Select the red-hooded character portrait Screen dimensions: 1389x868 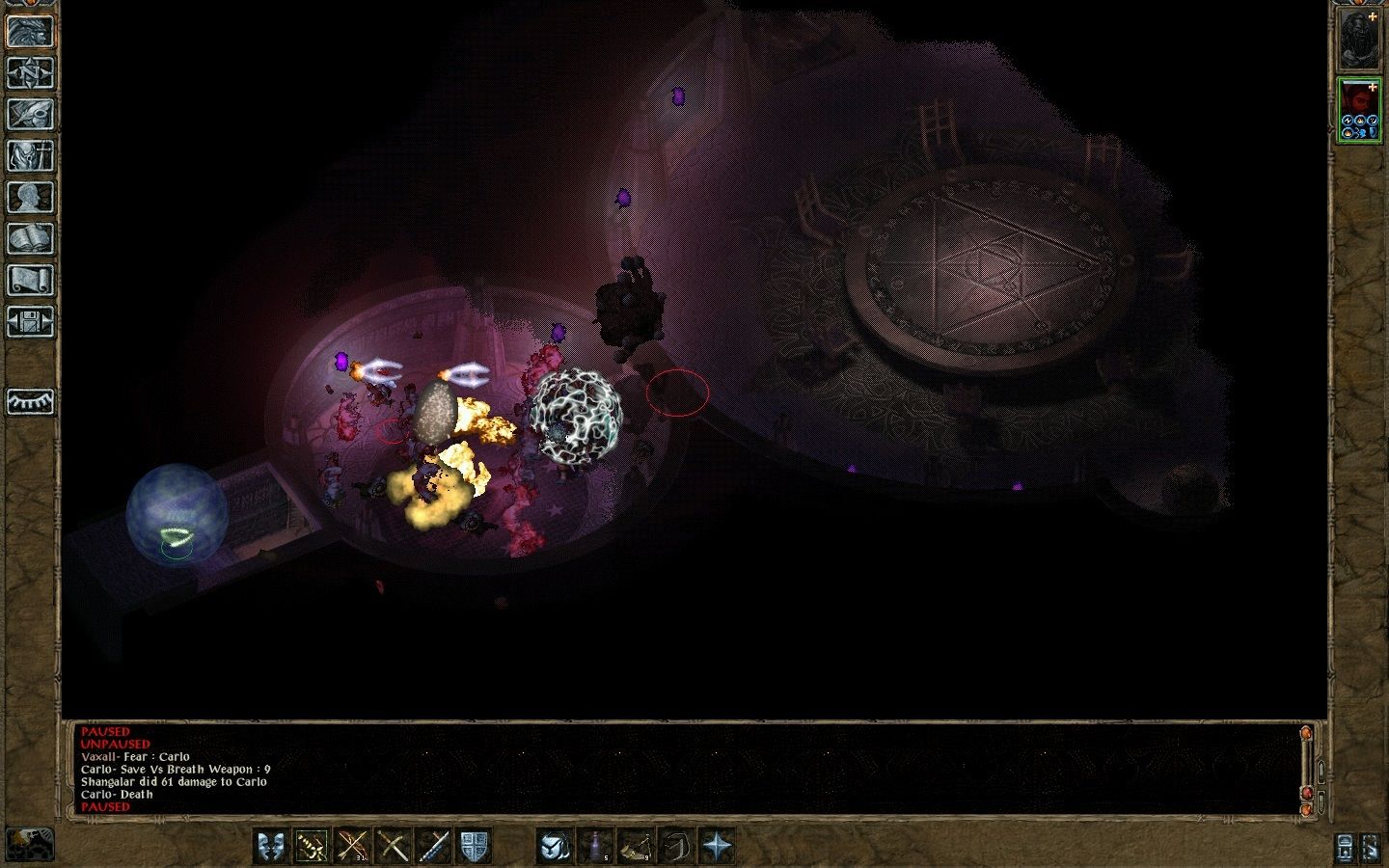[1358, 110]
